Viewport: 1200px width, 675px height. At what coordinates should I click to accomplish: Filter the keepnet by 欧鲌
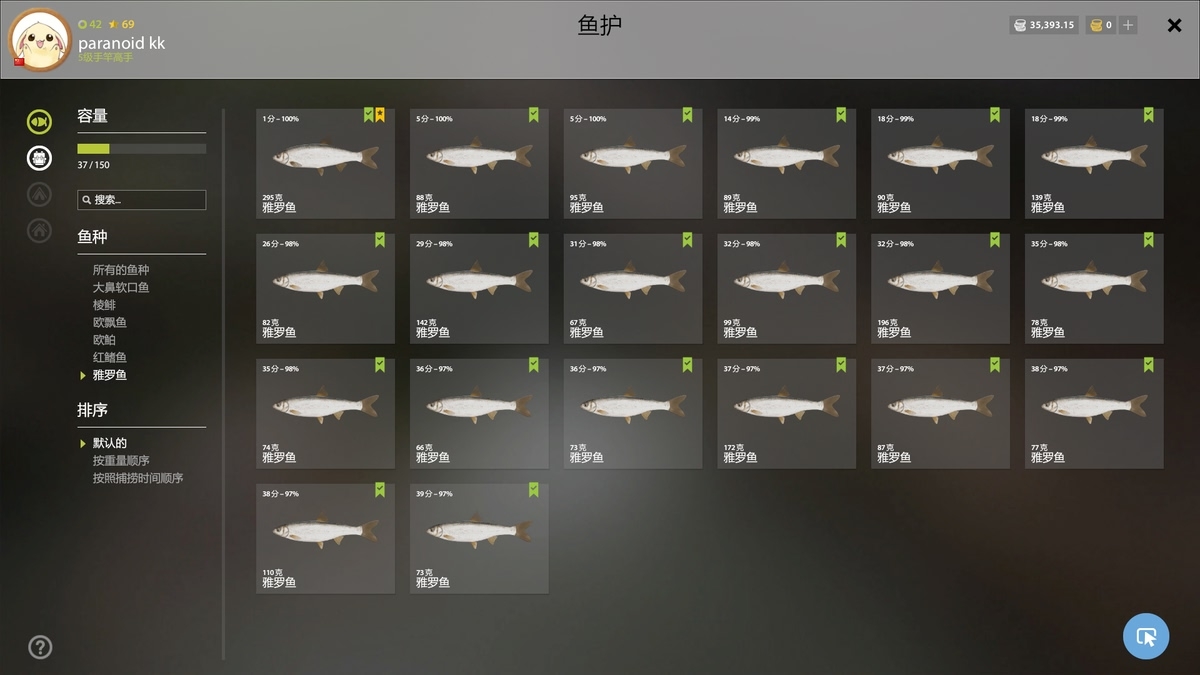[104, 340]
